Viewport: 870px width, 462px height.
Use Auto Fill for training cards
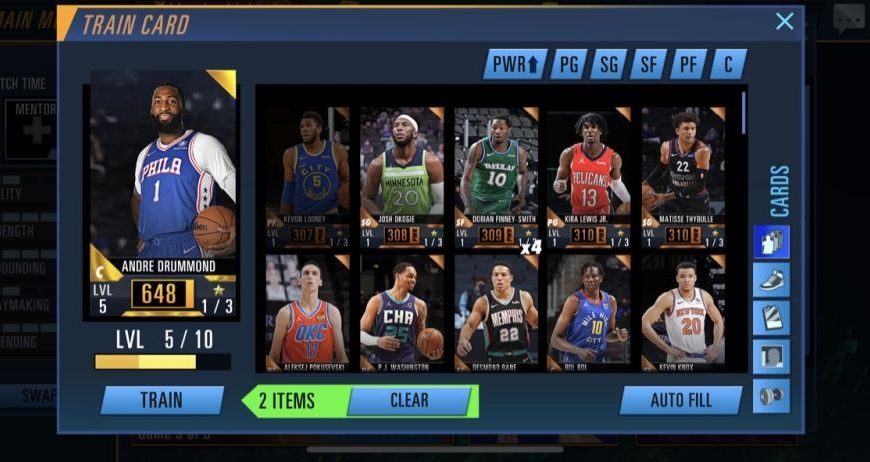[x=681, y=400]
